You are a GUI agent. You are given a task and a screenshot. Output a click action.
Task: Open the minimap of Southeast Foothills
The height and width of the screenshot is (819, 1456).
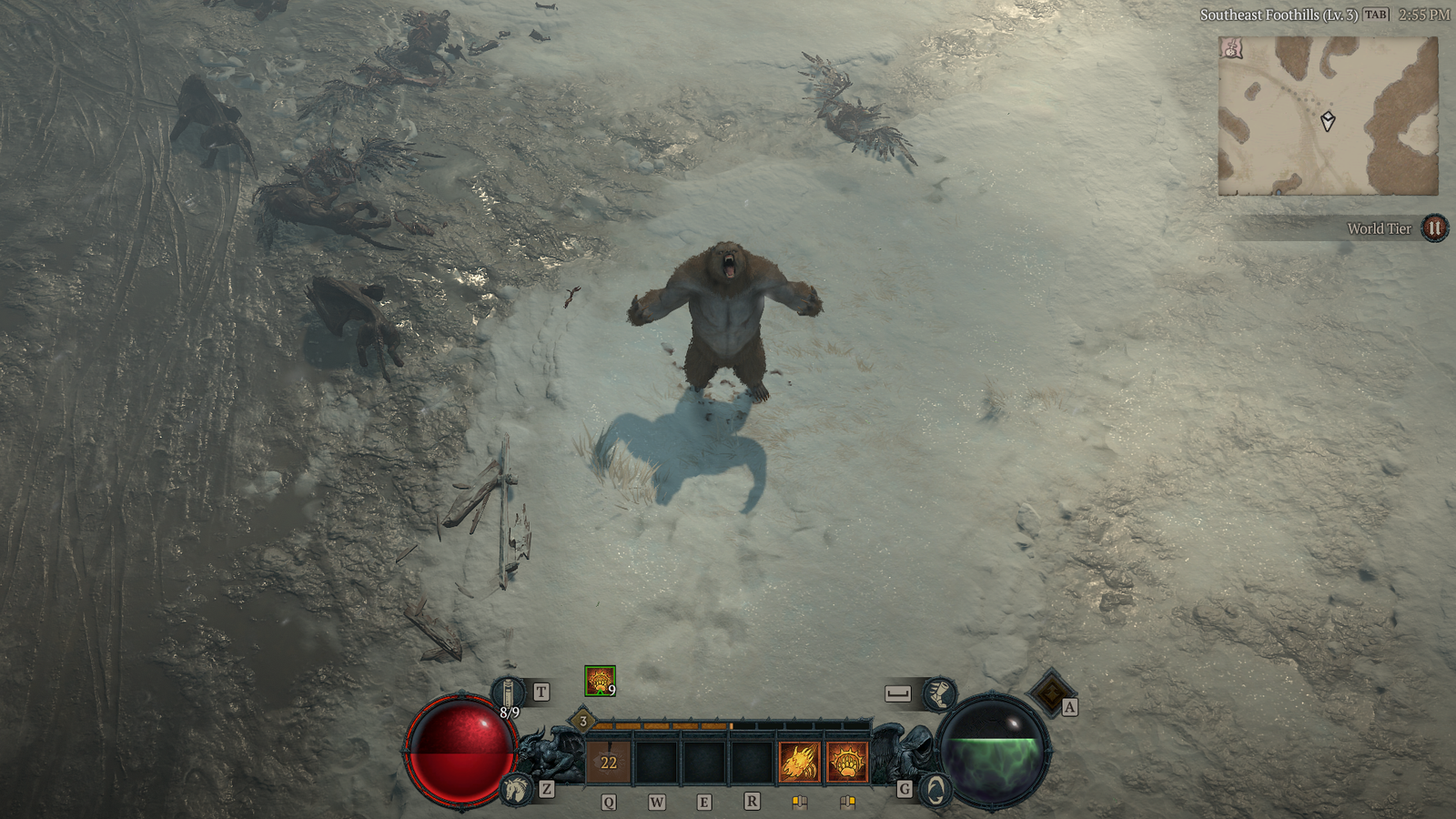[x=1328, y=116]
